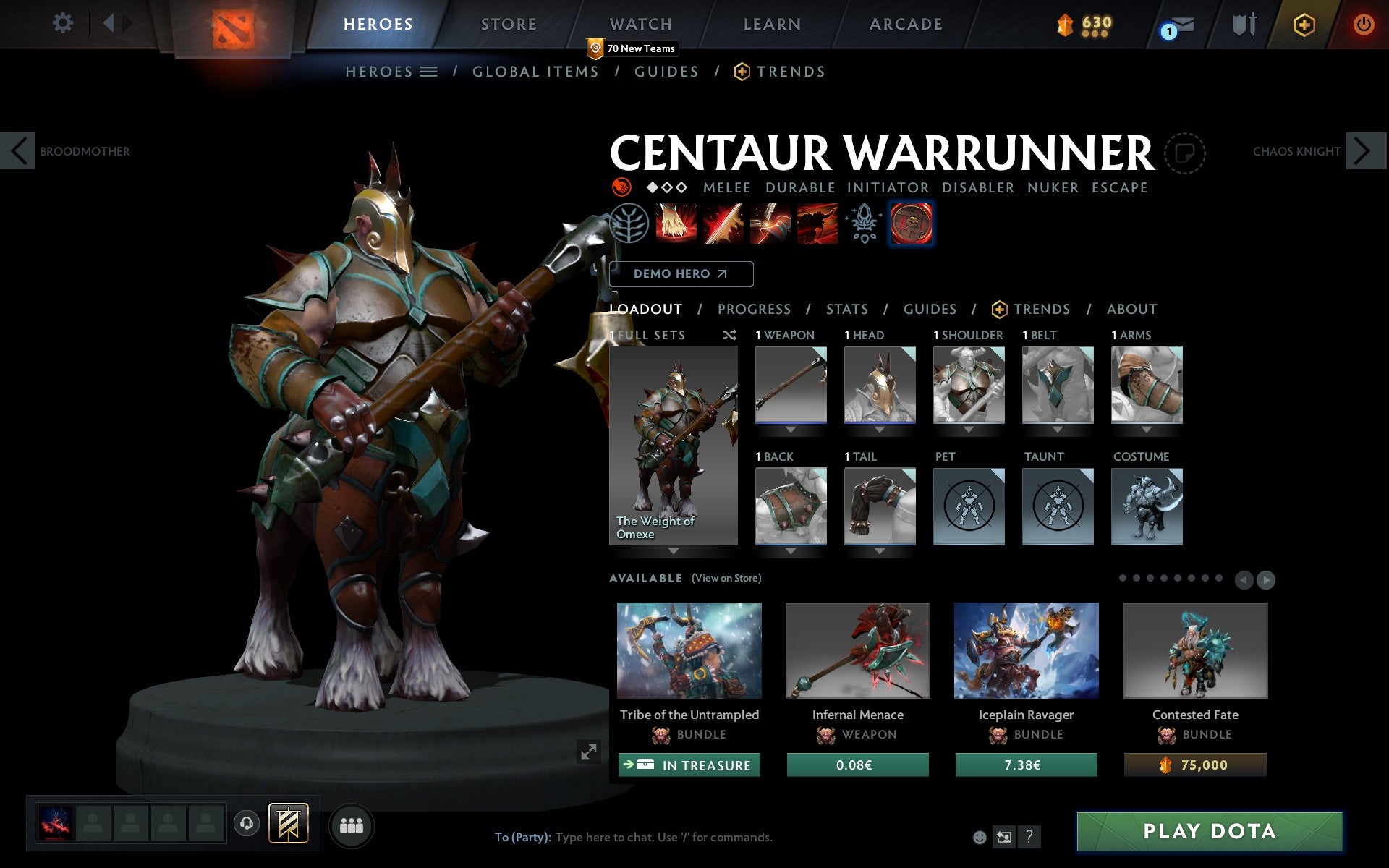Click the selected ward ability icon
The image size is (1389, 868).
[910, 224]
